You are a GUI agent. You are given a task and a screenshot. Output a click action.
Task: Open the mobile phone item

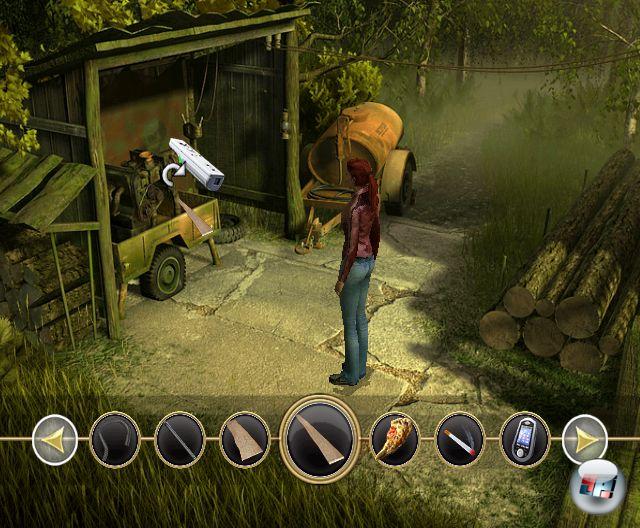click(525, 440)
